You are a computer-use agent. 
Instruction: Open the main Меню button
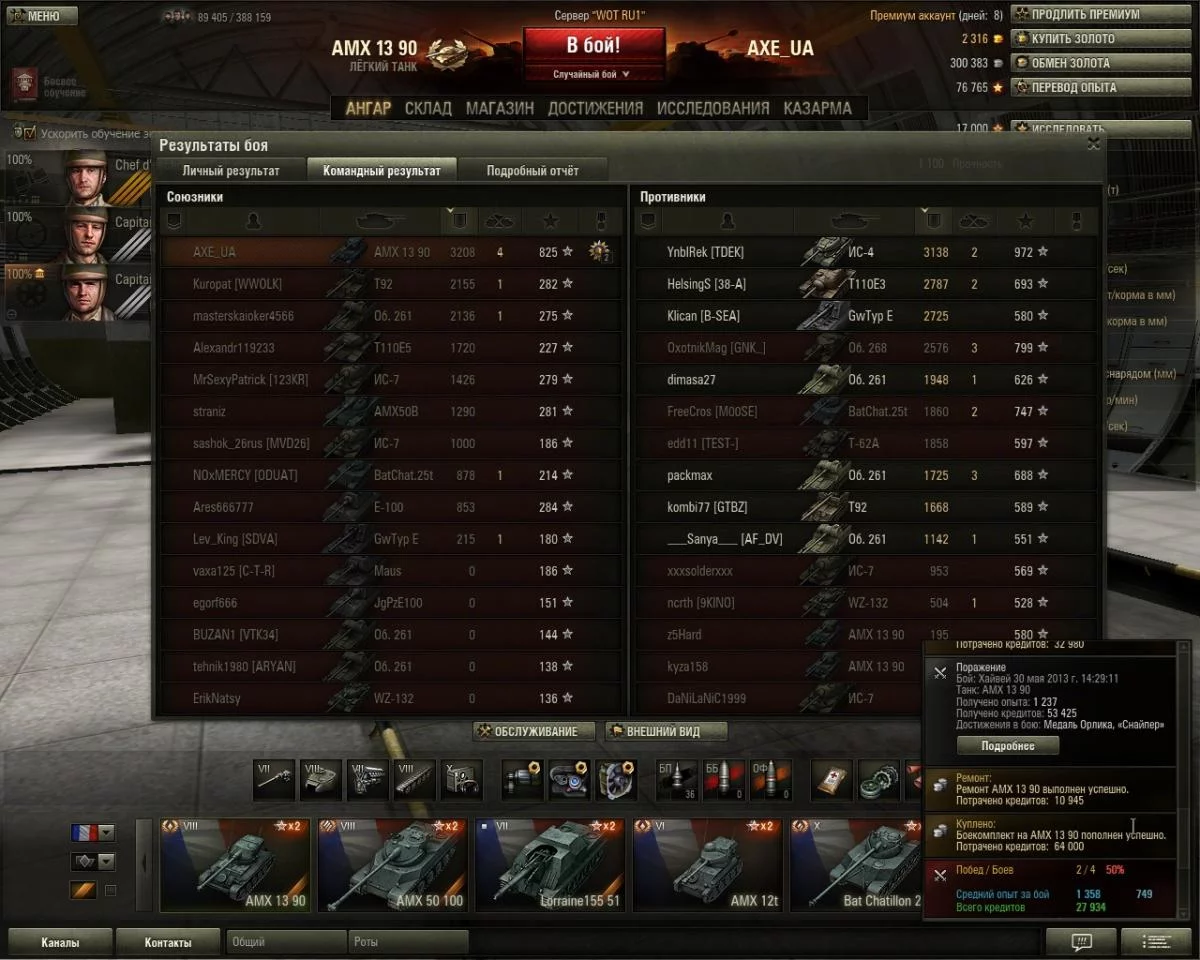(40, 16)
